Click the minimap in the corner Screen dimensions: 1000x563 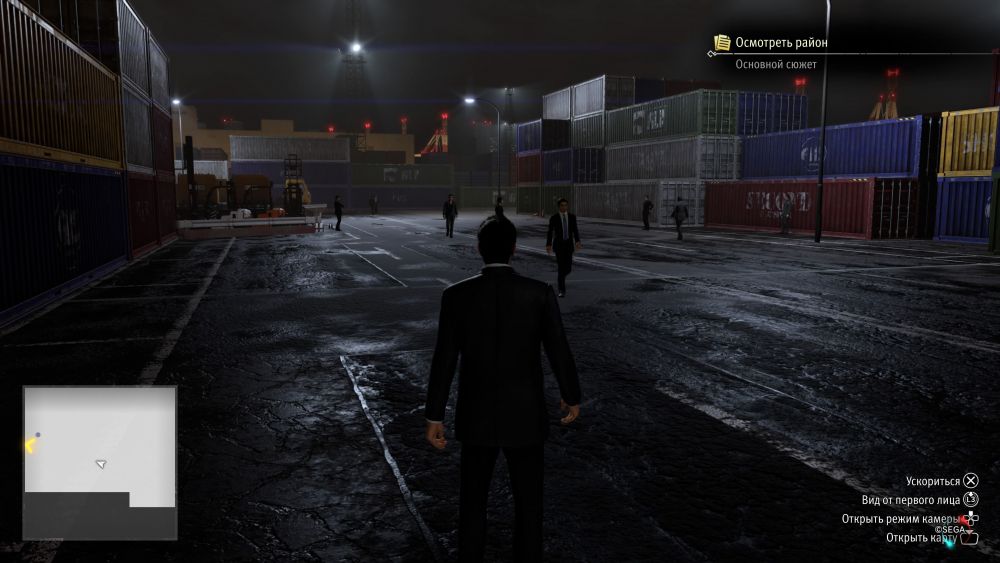click(x=100, y=462)
